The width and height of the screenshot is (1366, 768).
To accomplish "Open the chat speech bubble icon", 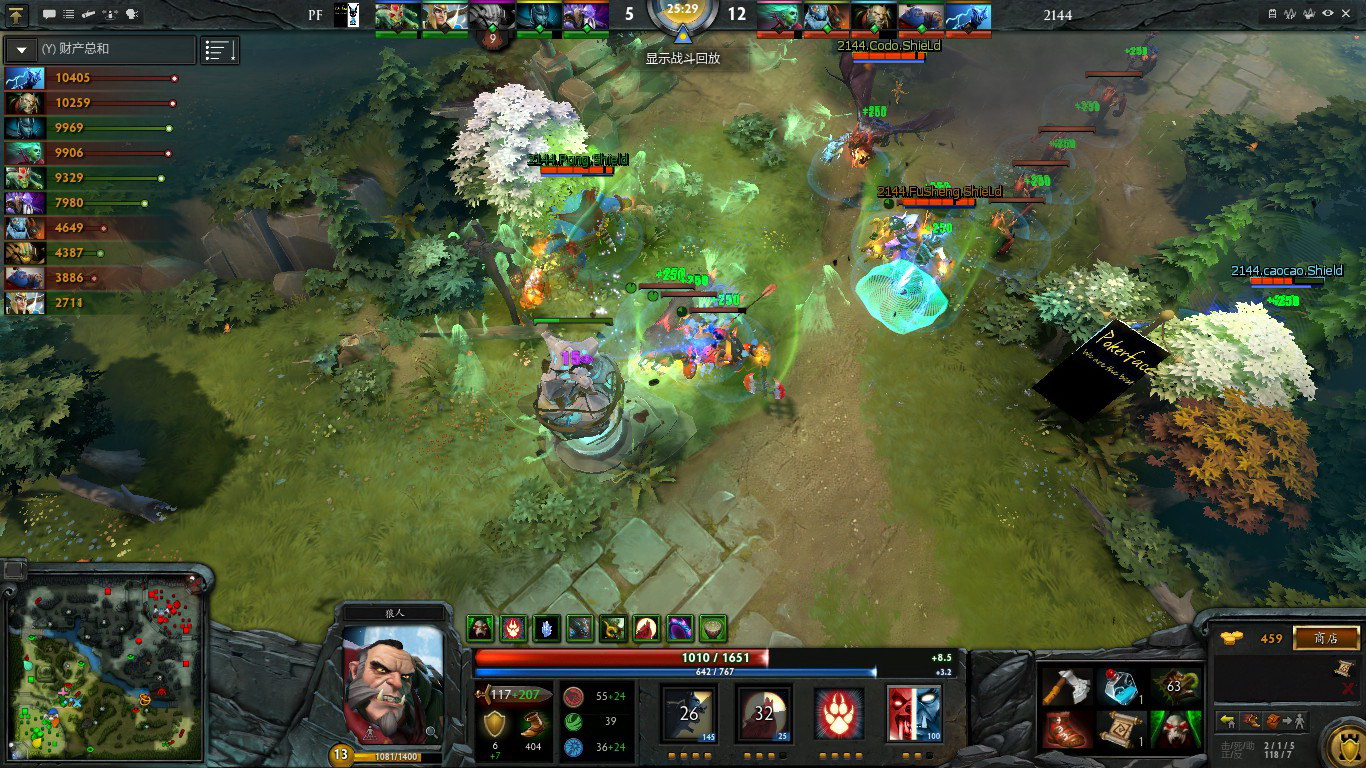I will (x=49, y=15).
